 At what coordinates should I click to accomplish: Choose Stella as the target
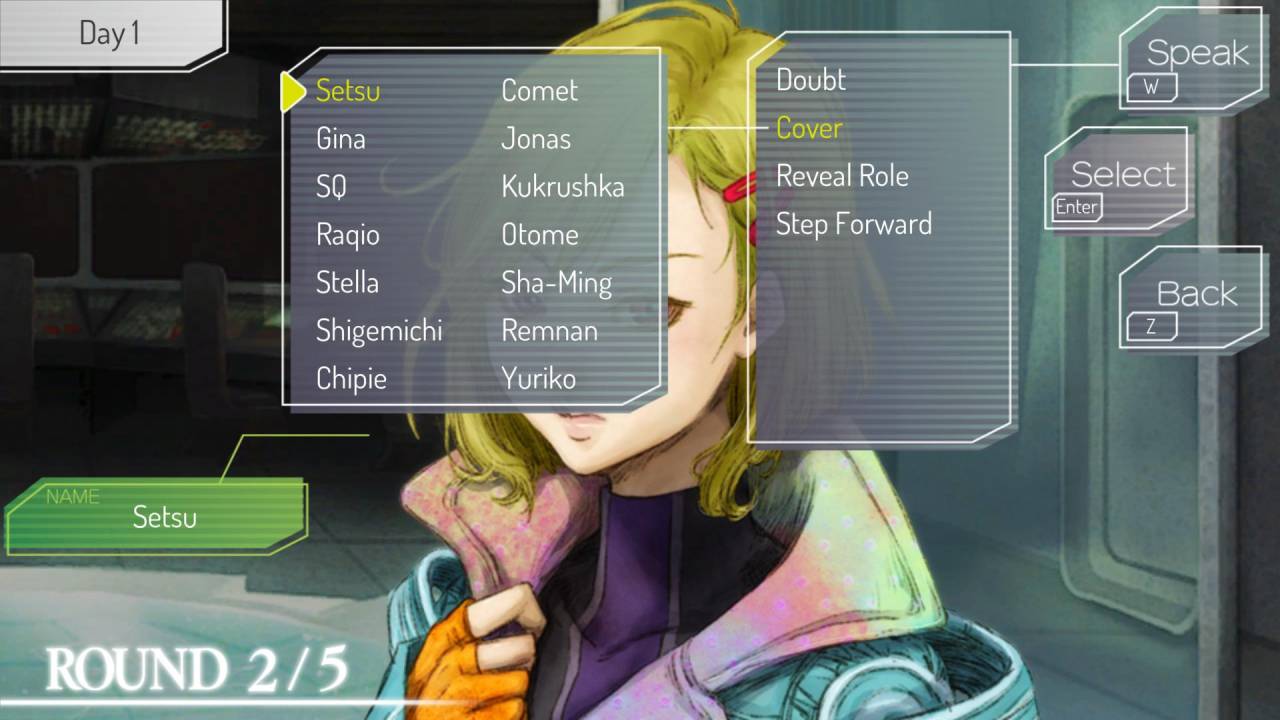[x=347, y=283]
